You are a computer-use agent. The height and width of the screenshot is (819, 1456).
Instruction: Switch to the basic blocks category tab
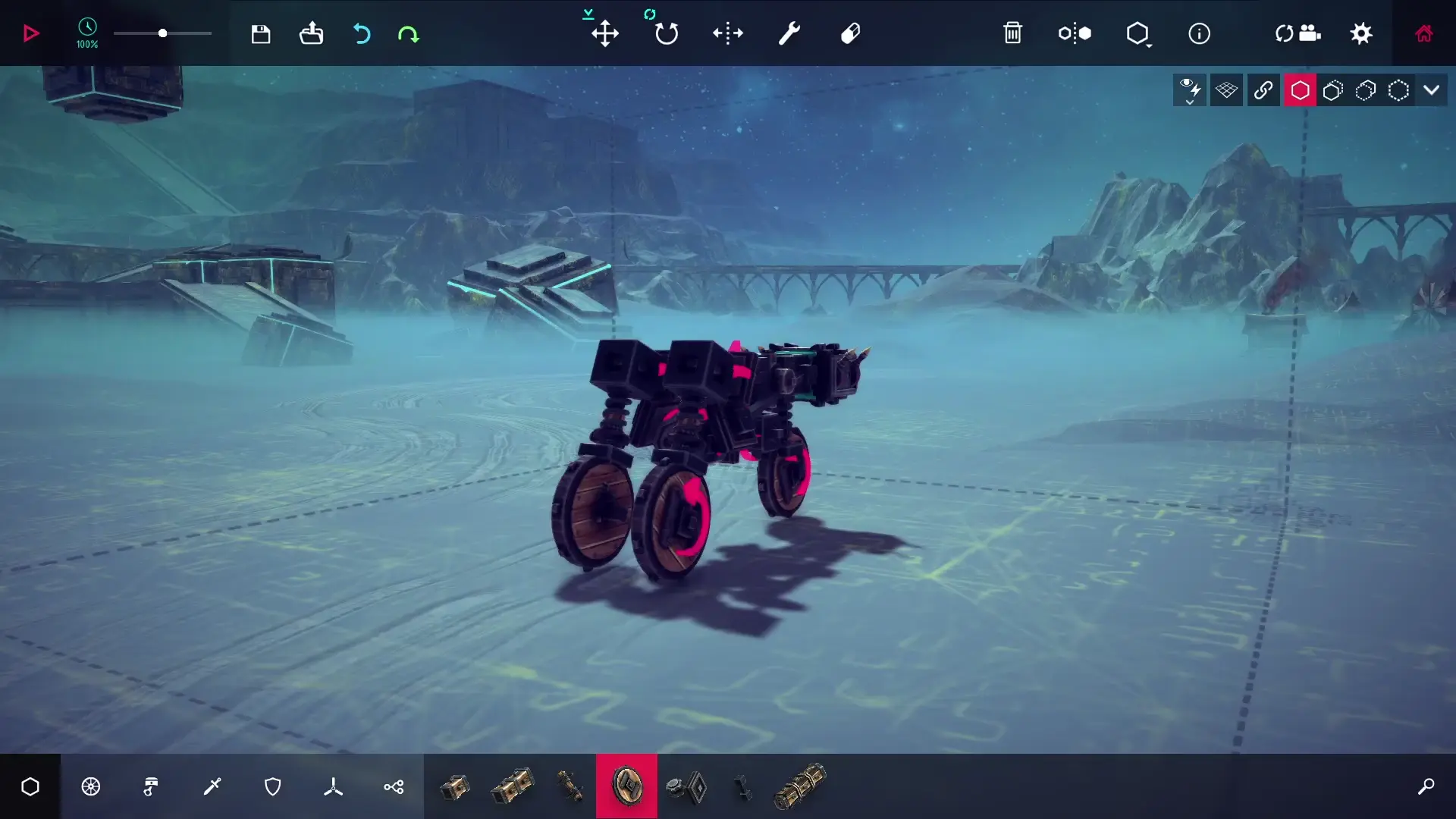click(x=30, y=786)
